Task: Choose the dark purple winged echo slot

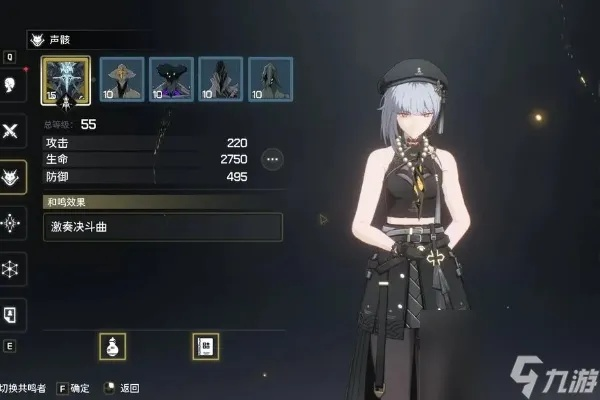Action: tap(171, 80)
